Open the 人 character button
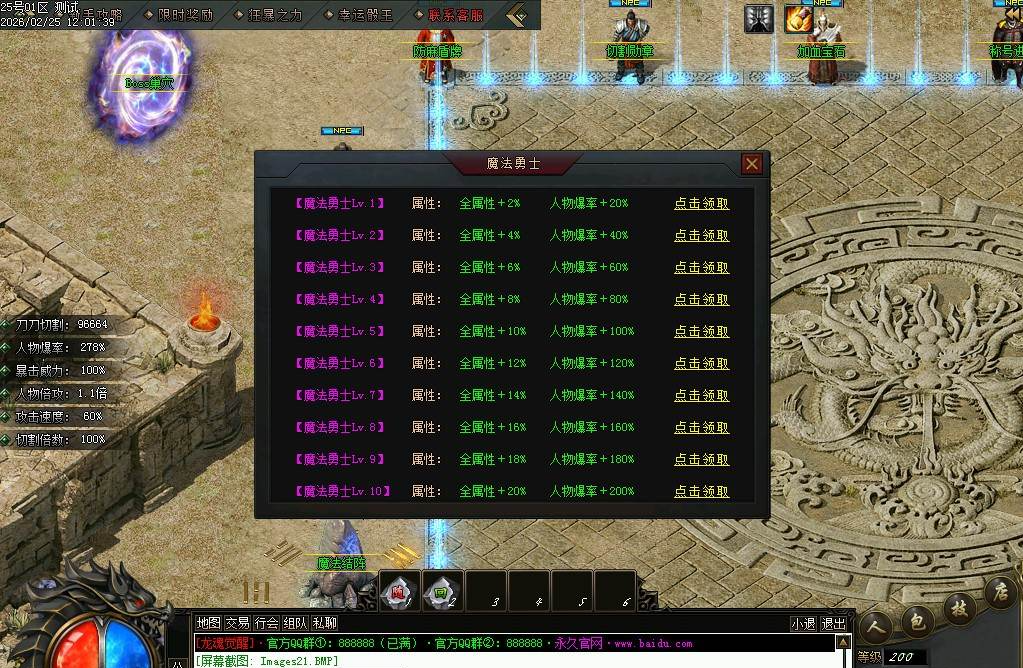 [x=875, y=630]
